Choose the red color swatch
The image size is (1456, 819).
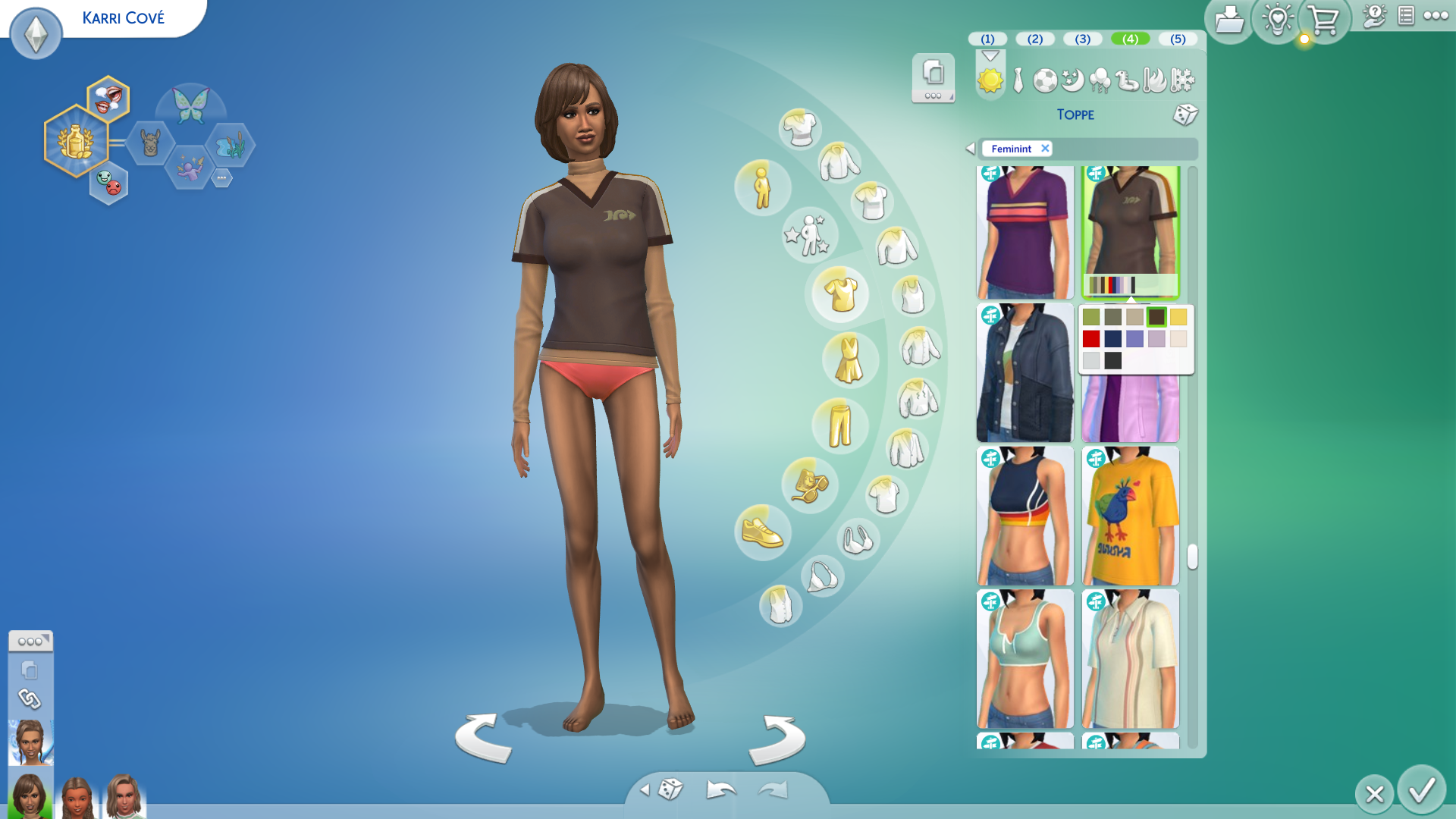click(1091, 339)
